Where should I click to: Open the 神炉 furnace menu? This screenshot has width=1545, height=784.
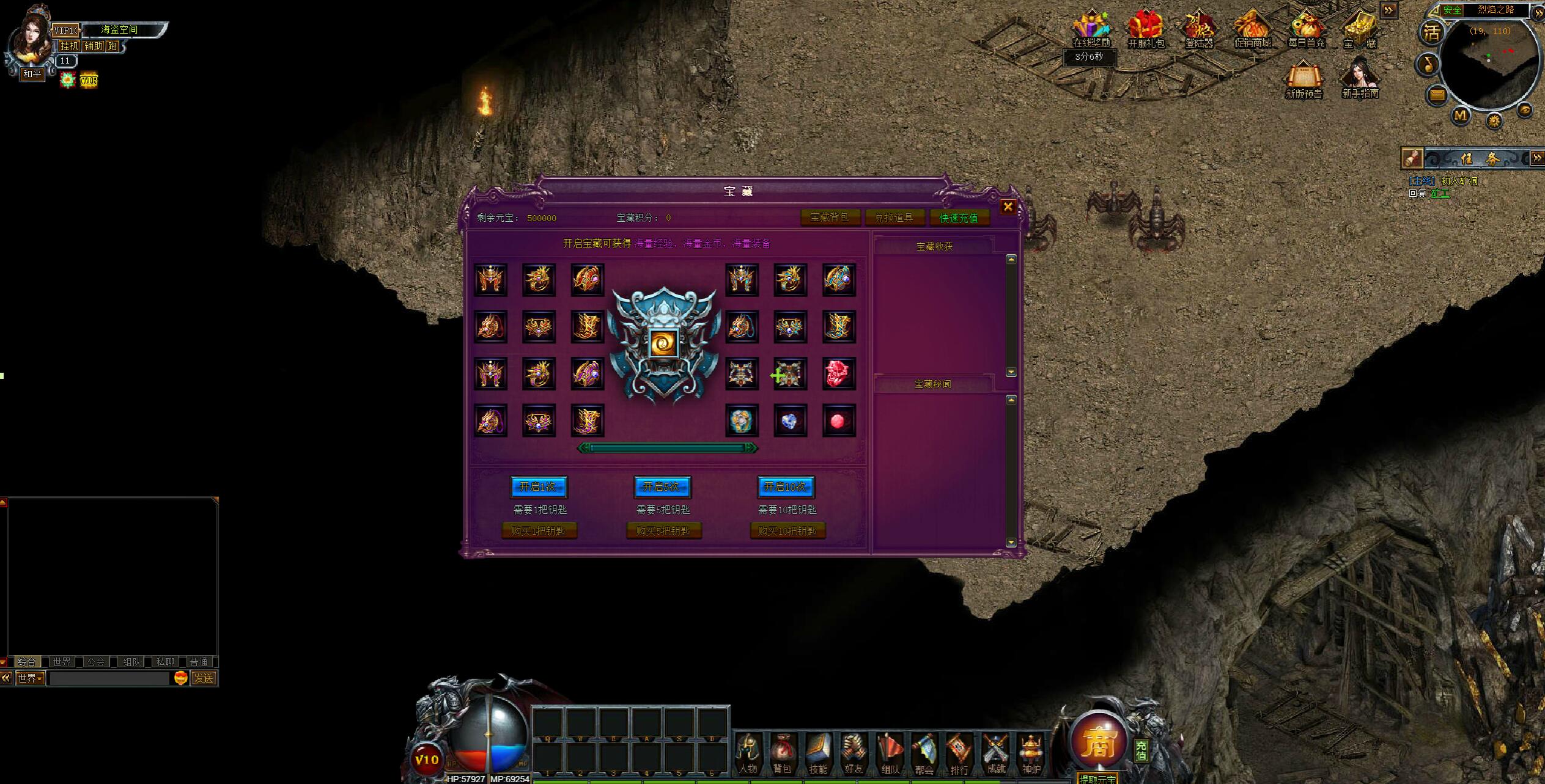(1031, 753)
